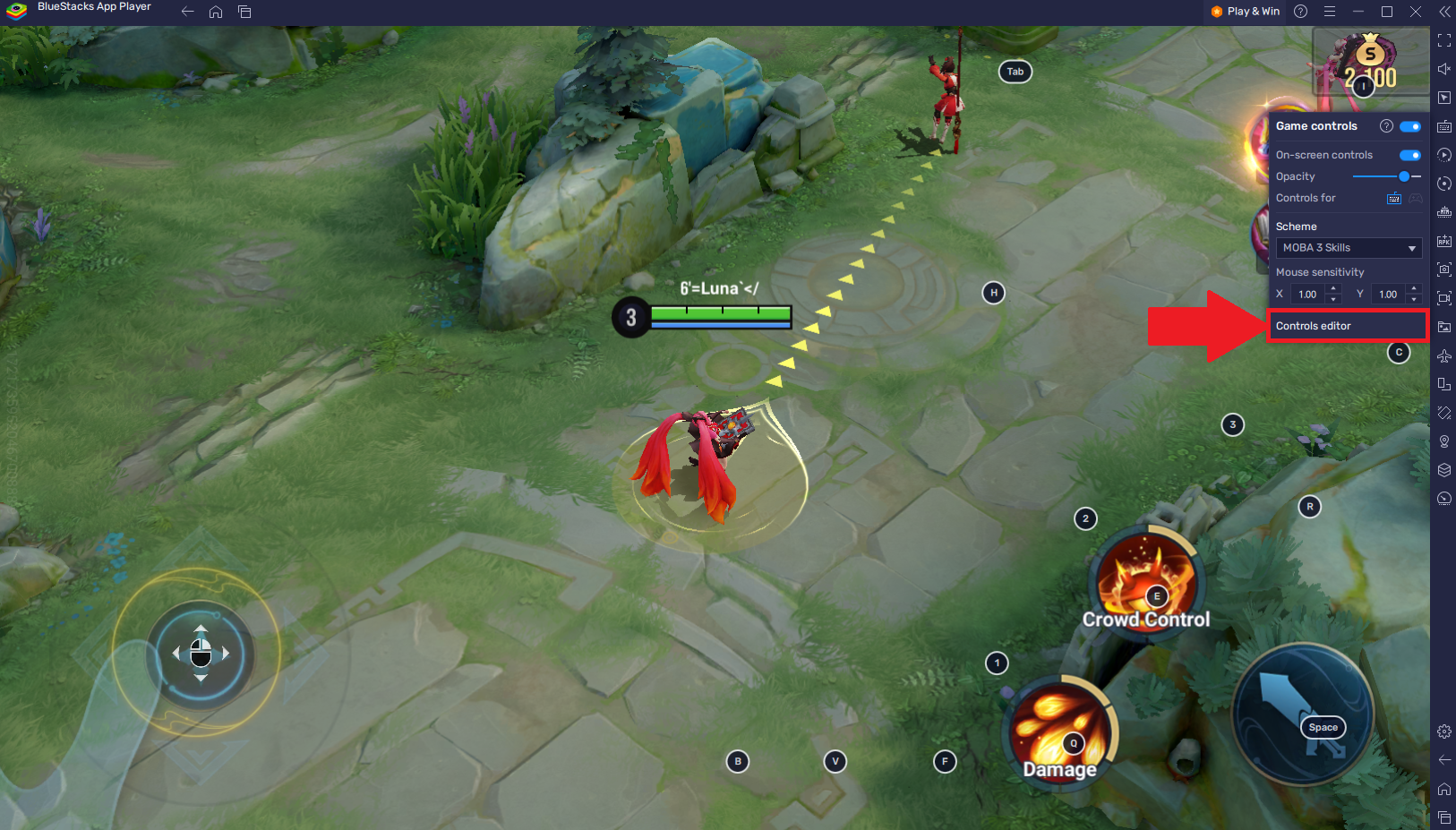Click the Game controls help question mark
This screenshot has height=830, width=1456.
[1386, 126]
